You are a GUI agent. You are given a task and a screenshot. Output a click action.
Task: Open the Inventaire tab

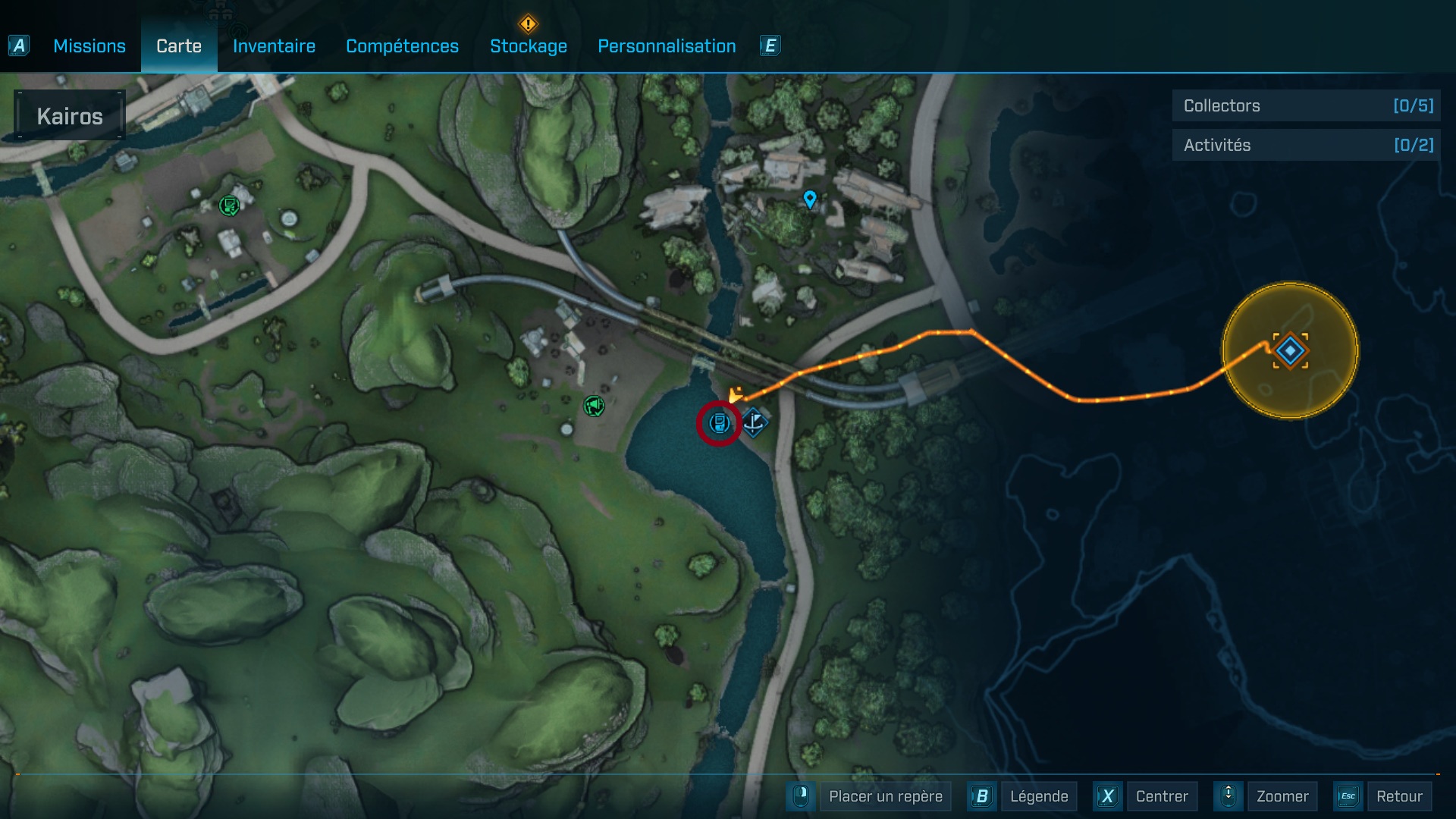coord(274,46)
